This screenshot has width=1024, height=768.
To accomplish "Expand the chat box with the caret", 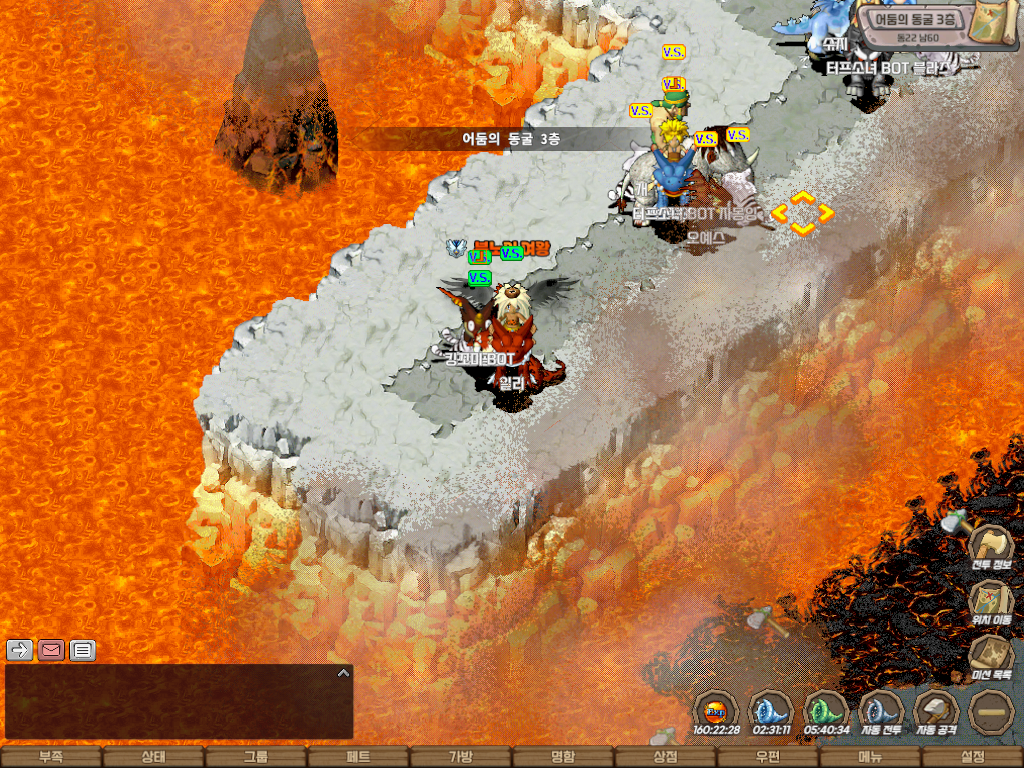I will click(343, 673).
